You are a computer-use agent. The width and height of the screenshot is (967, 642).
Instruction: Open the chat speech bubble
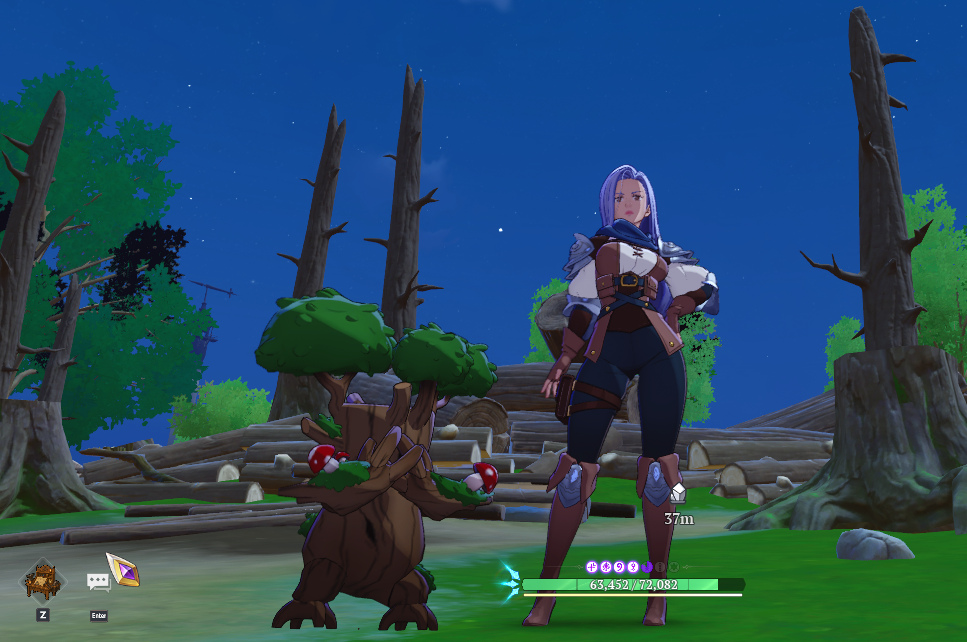(x=98, y=581)
